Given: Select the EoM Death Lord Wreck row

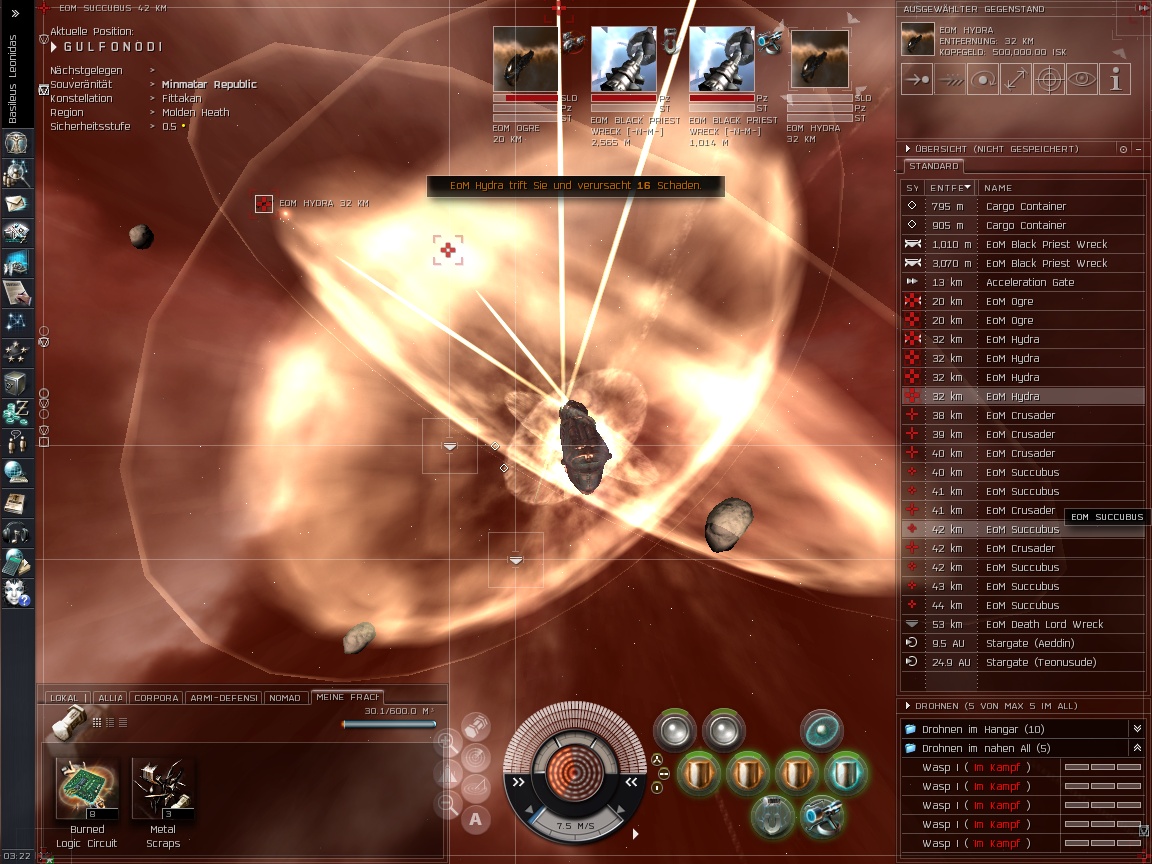Looking at the screenshot, I should pos(1044,624).
